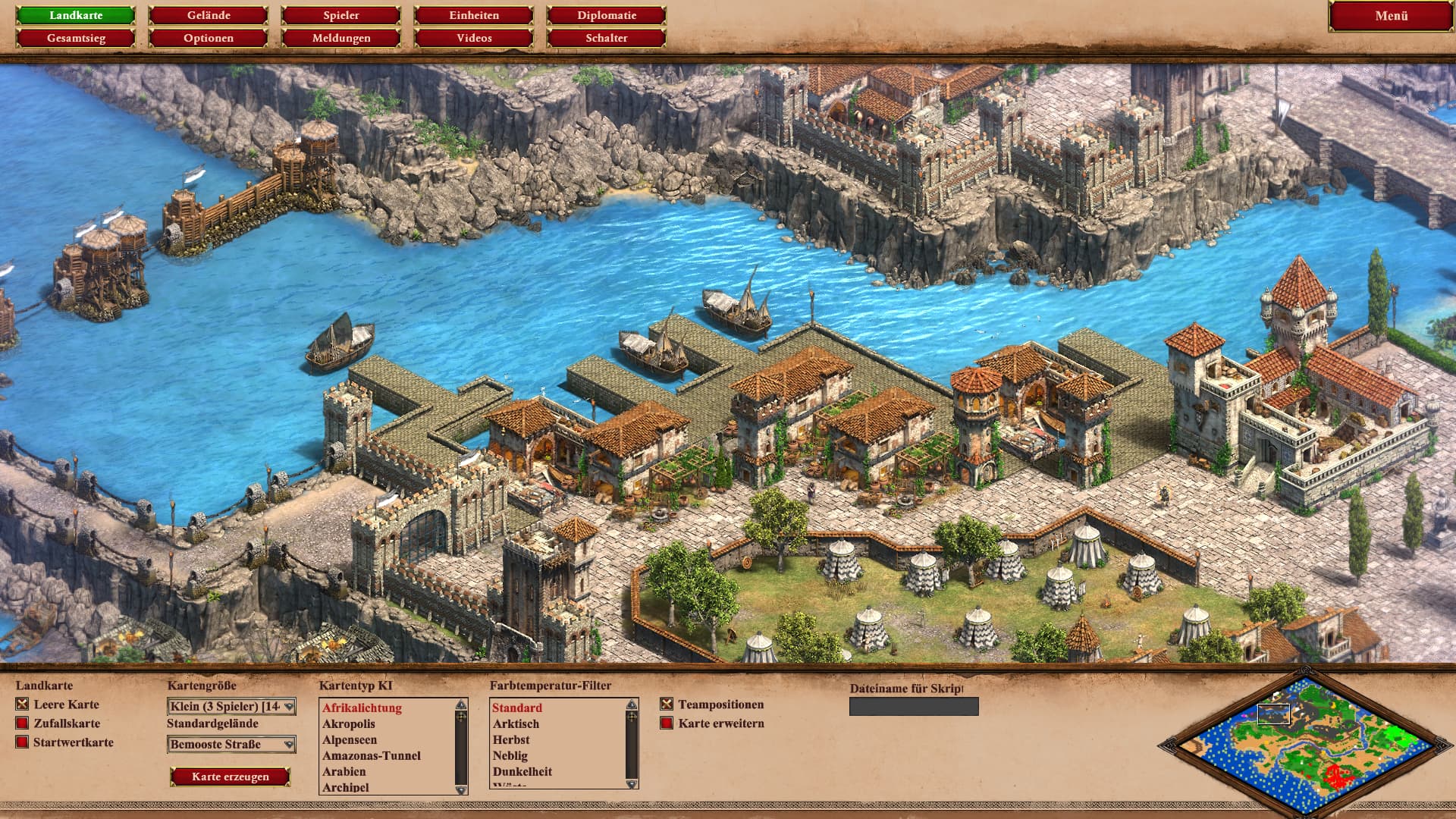
Task: Enable the Karte erweitern checkbox
Action: 667,723
